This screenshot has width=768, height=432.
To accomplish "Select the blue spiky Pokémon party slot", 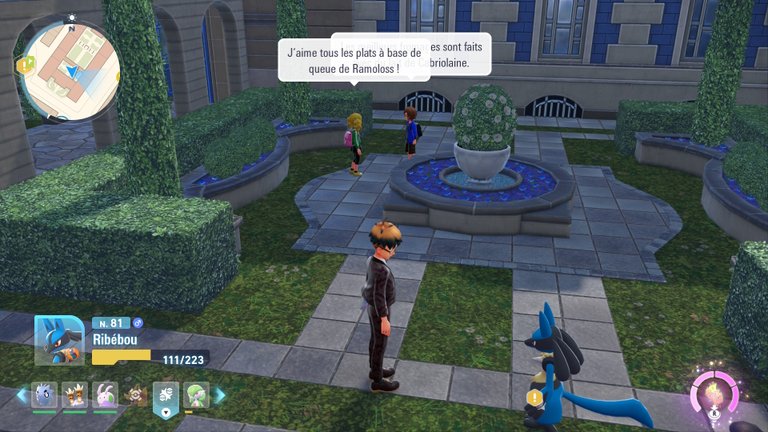I will [44, 394].
